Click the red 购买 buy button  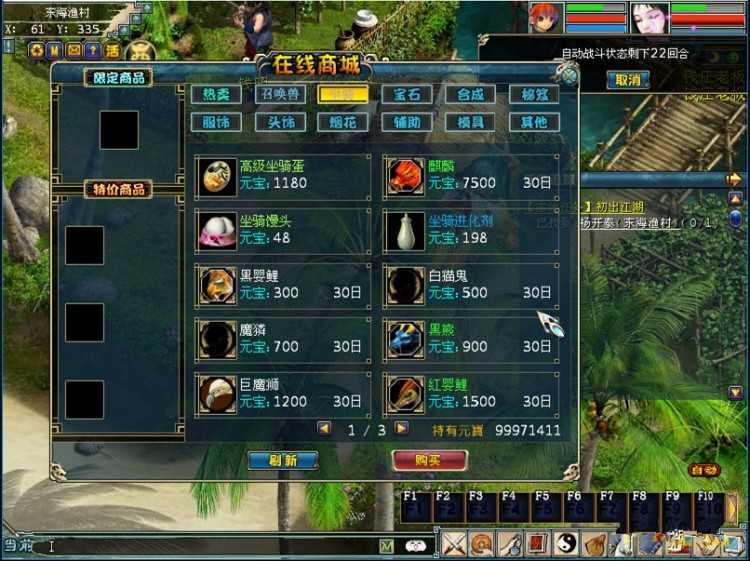(430, 460)
